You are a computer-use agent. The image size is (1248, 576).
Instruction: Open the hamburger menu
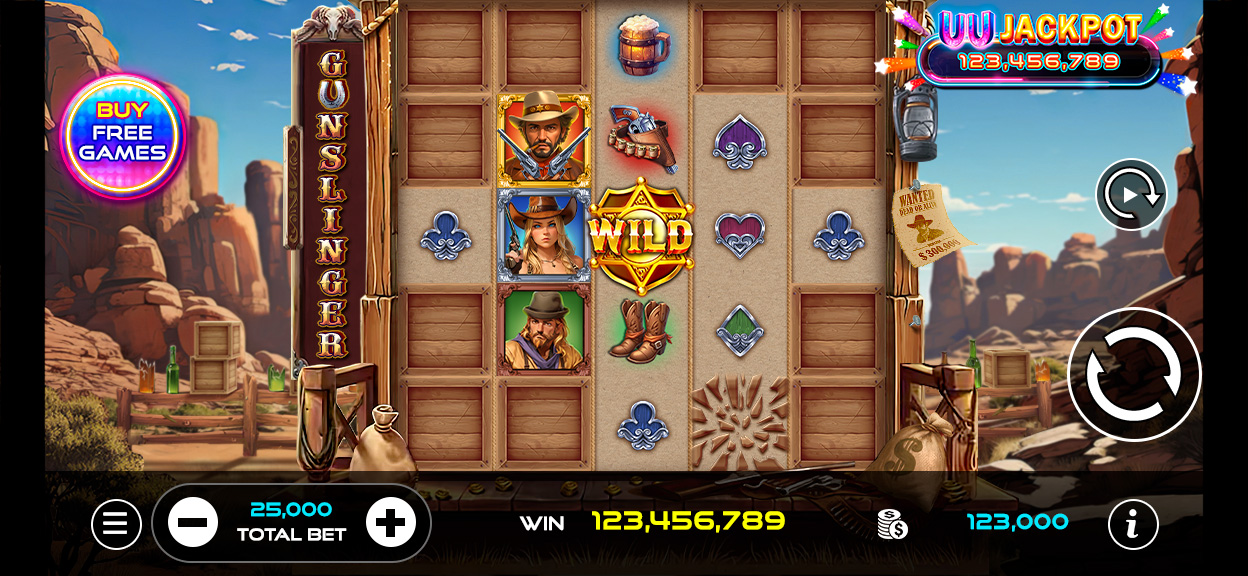click(x=116, y=524)
